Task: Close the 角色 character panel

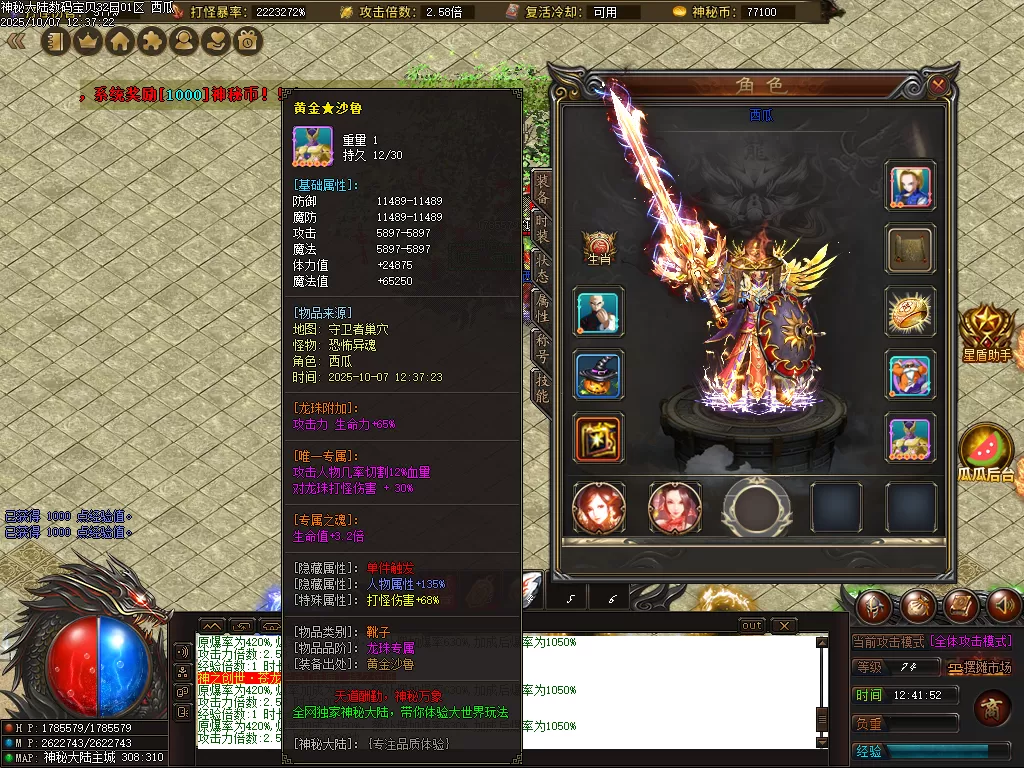Action: 938,86
